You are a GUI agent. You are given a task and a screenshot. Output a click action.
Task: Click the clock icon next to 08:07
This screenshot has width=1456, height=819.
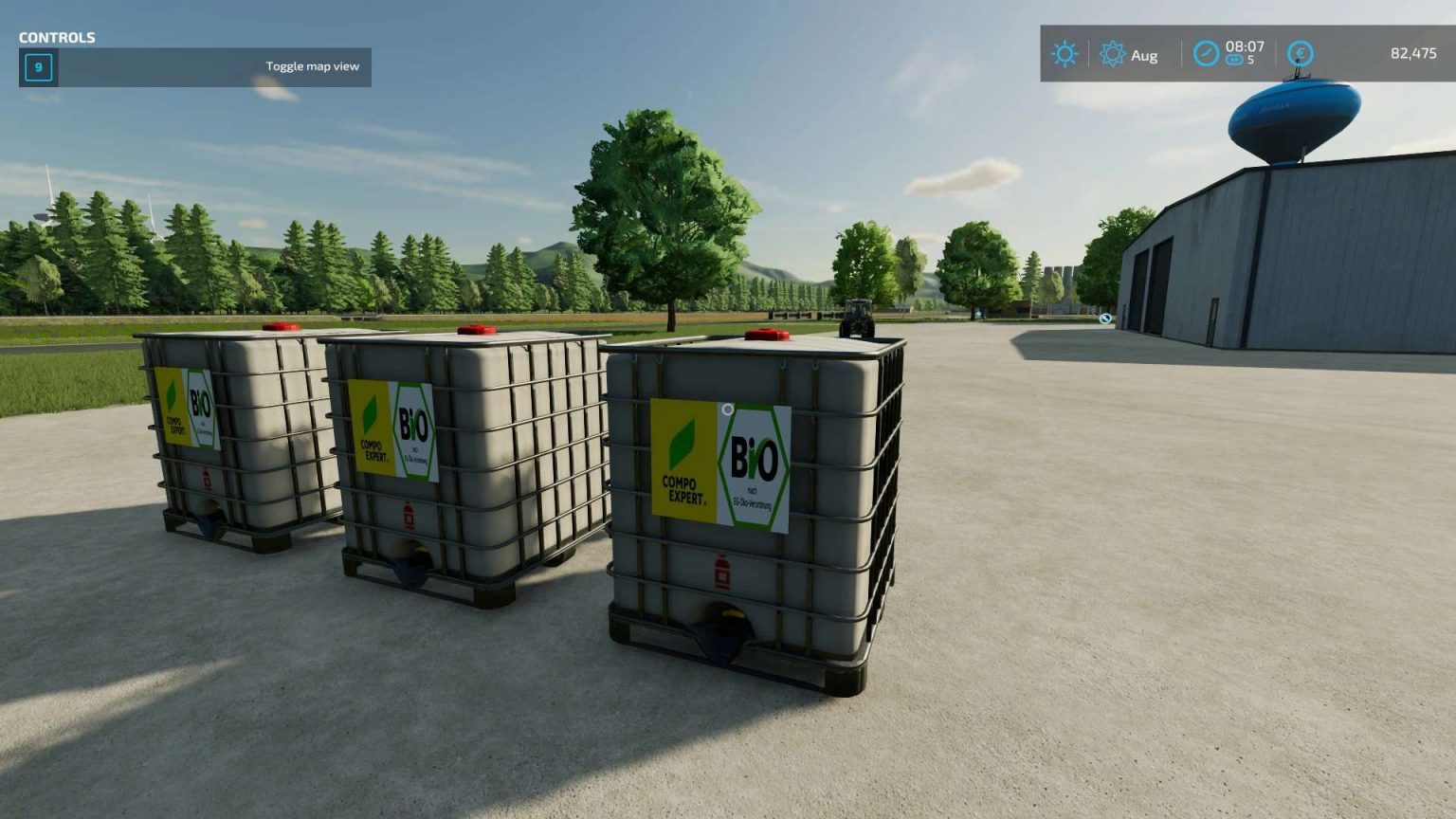[1206, 54]
